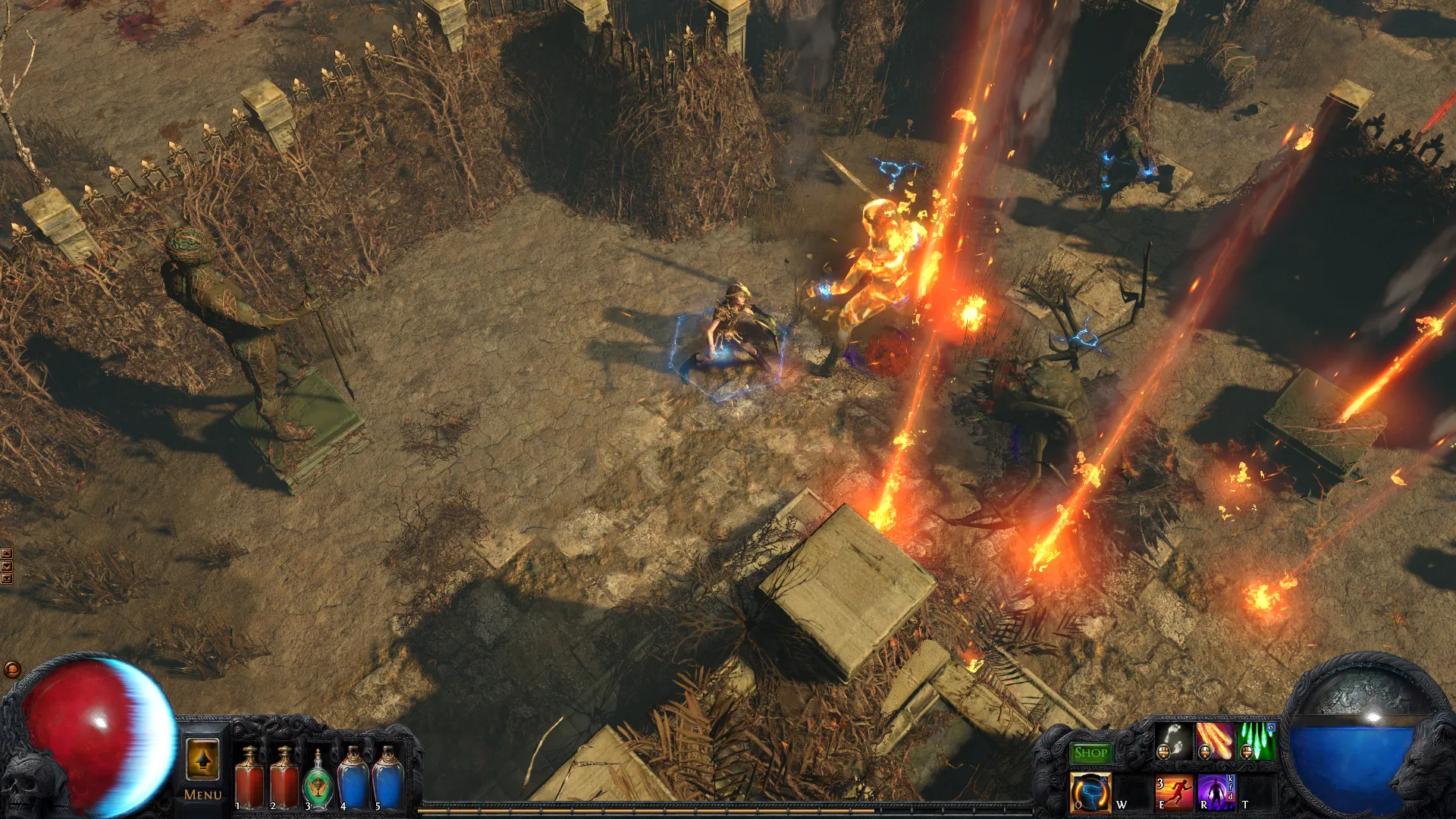Screen dimensions: 1456x819
Task: Use the mana flask in slot 4
Action: [353, 777]
